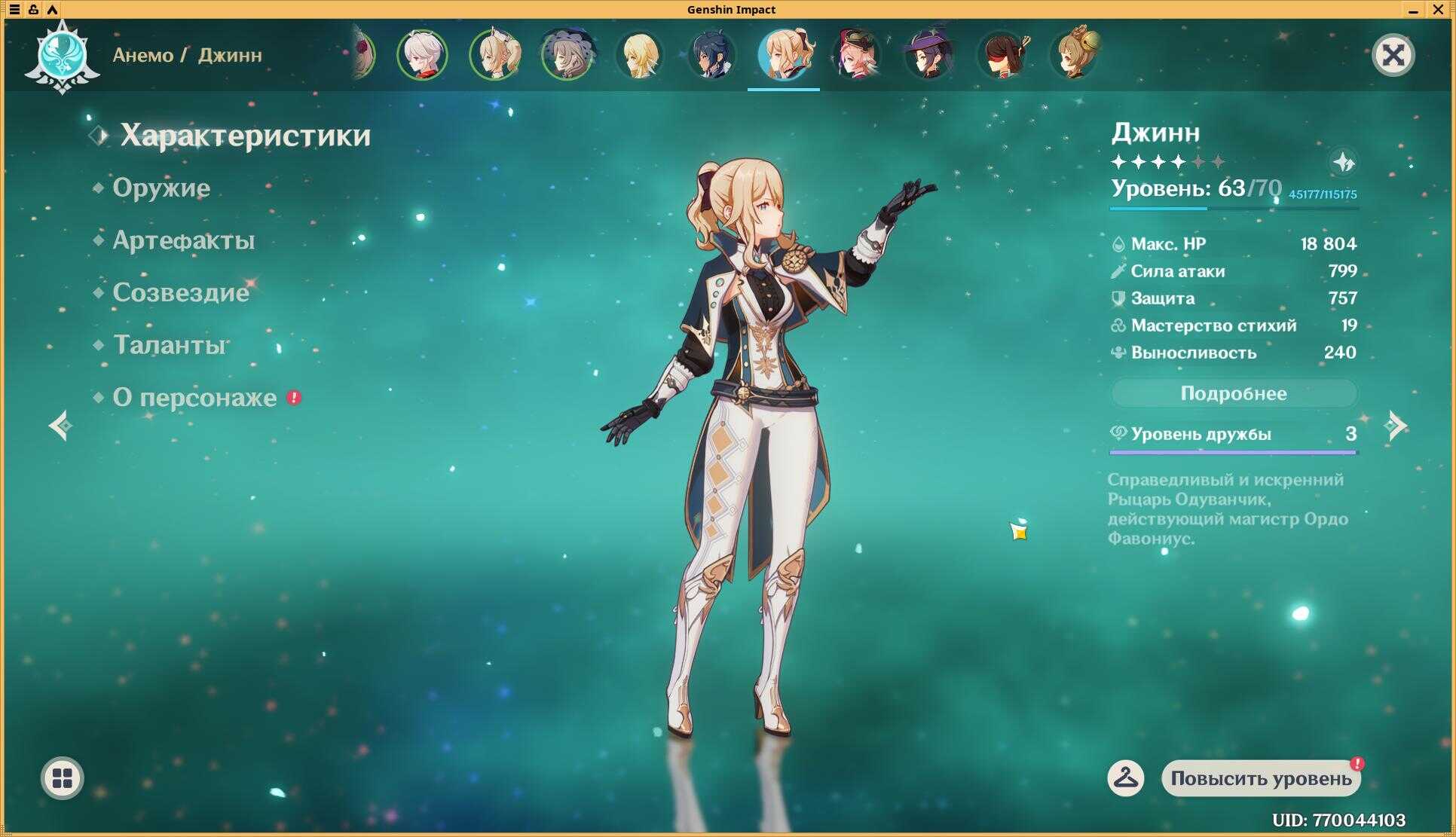Switch to the next character with the right arrow
The height and width of the screenshot is (837, 1456).
tap(1396, 426)
